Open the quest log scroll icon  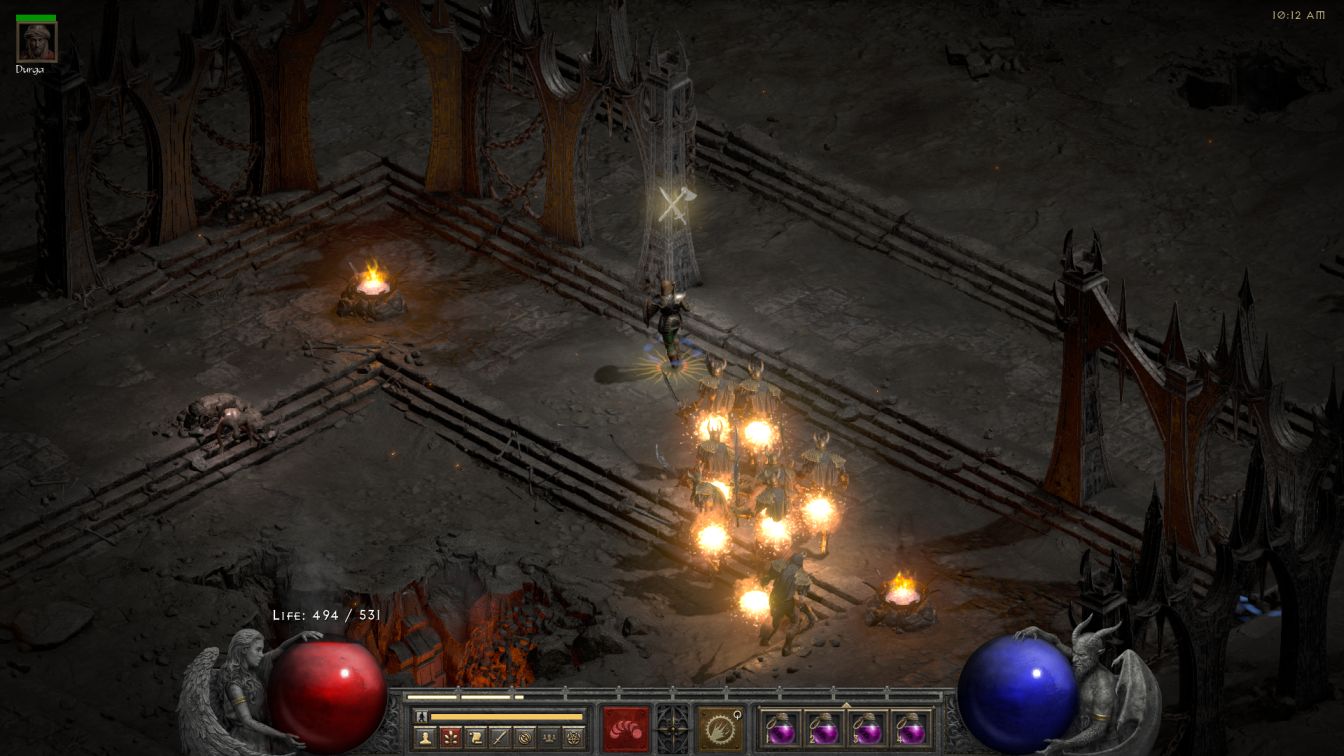click(x=474, y=737)
